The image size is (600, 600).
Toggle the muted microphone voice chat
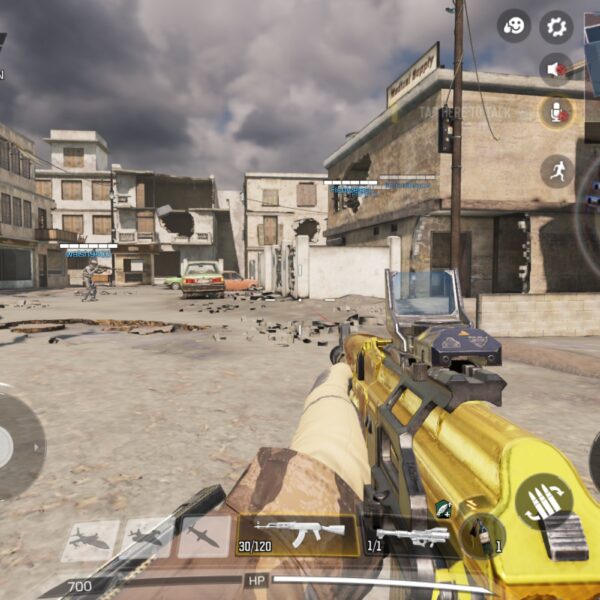click(556, 112)
